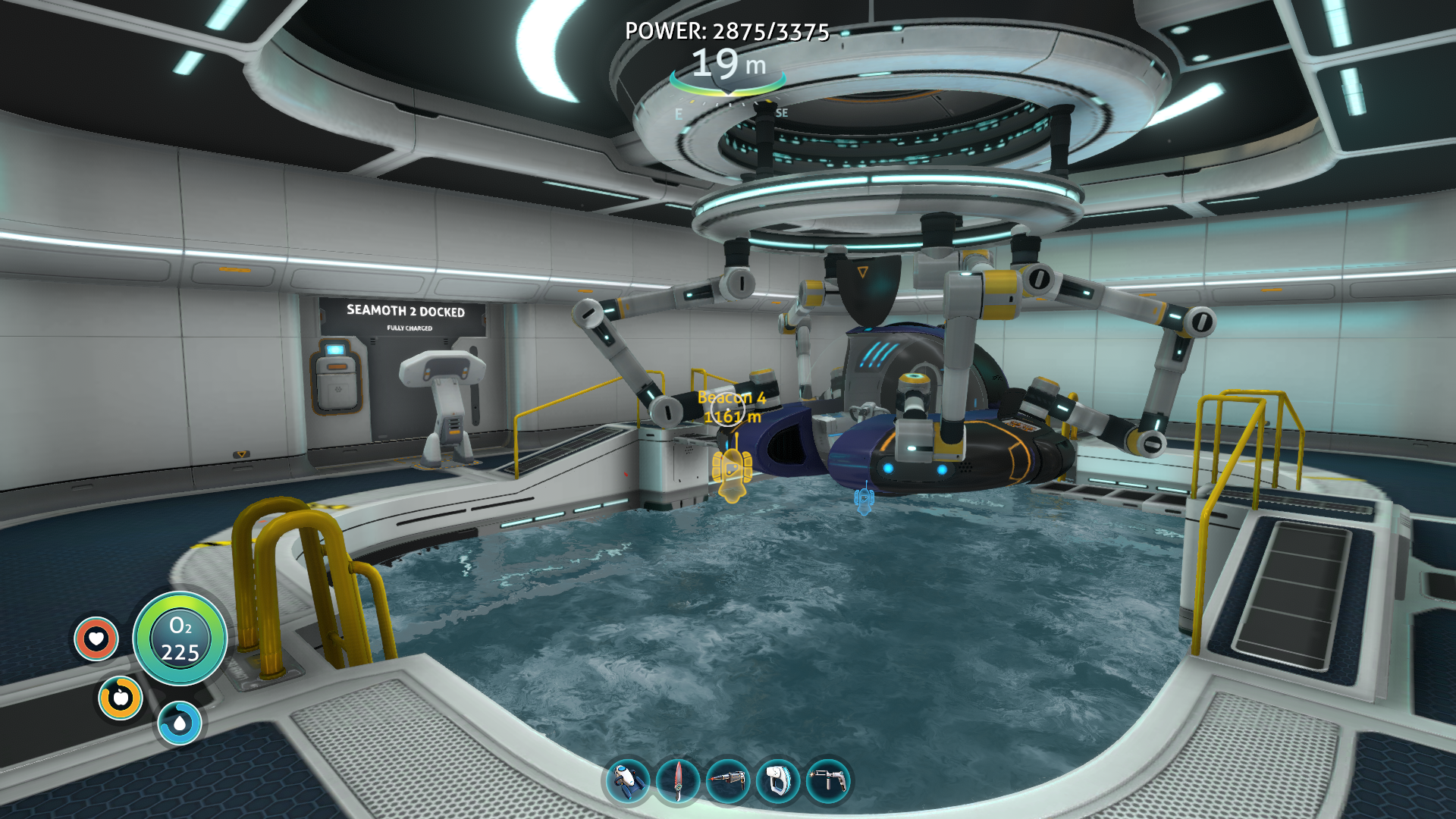
Task: Select the Seaglide hotbar slot
Action: [x=628, y=780]
